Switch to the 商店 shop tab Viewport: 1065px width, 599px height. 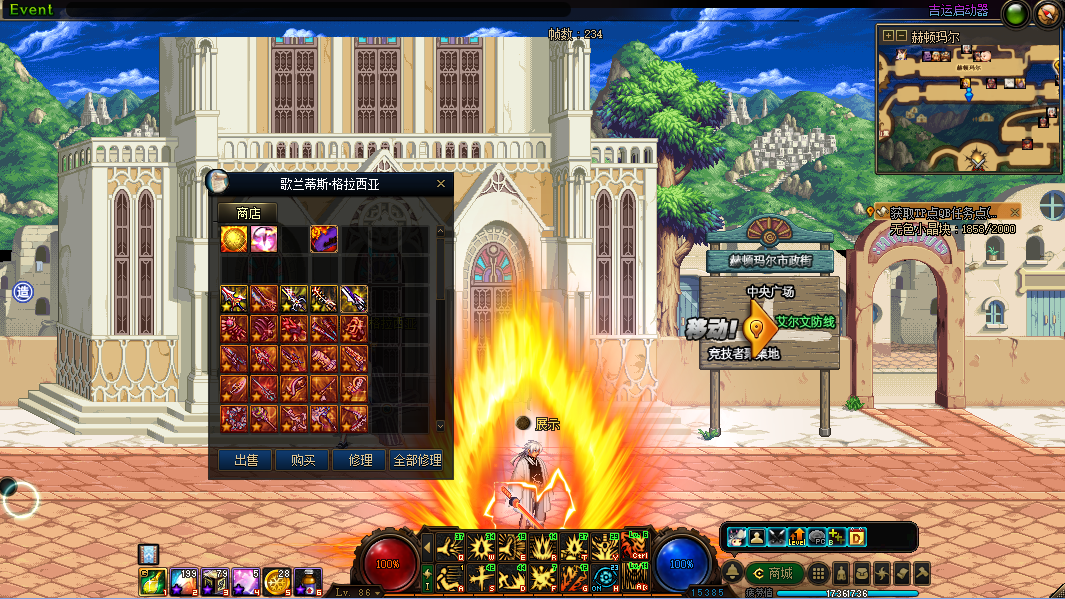tap(248, 213)
